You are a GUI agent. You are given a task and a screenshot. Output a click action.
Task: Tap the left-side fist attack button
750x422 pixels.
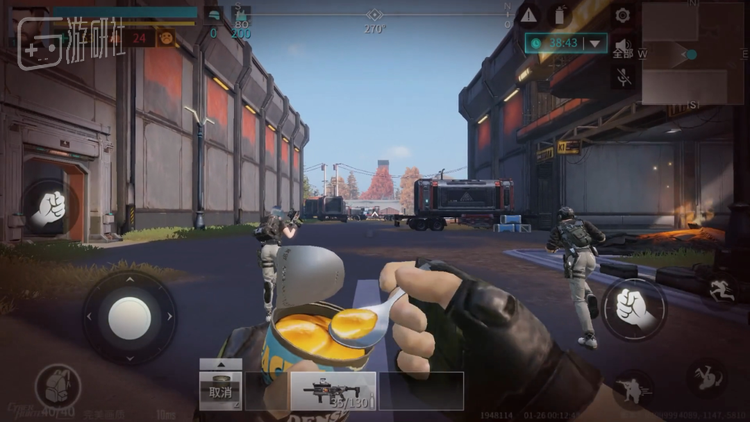click(48, 207)
